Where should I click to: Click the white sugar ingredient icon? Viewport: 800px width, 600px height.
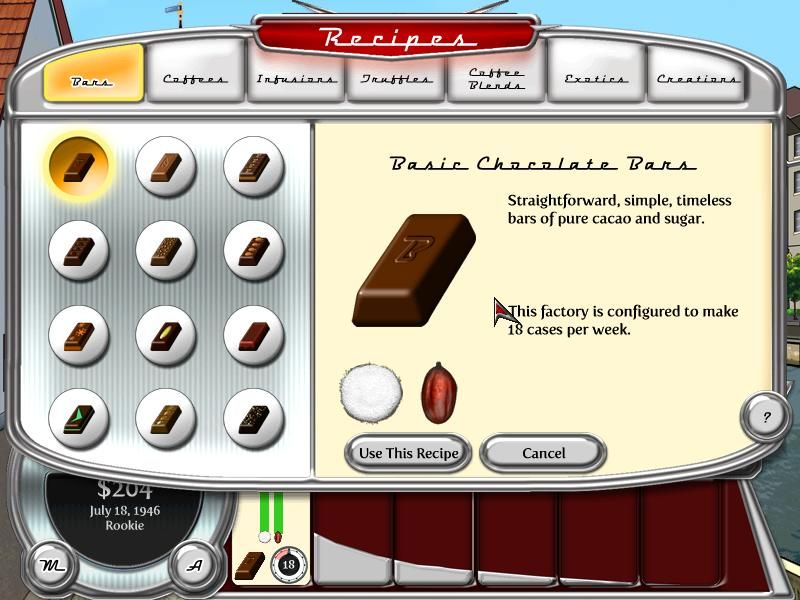371,393
